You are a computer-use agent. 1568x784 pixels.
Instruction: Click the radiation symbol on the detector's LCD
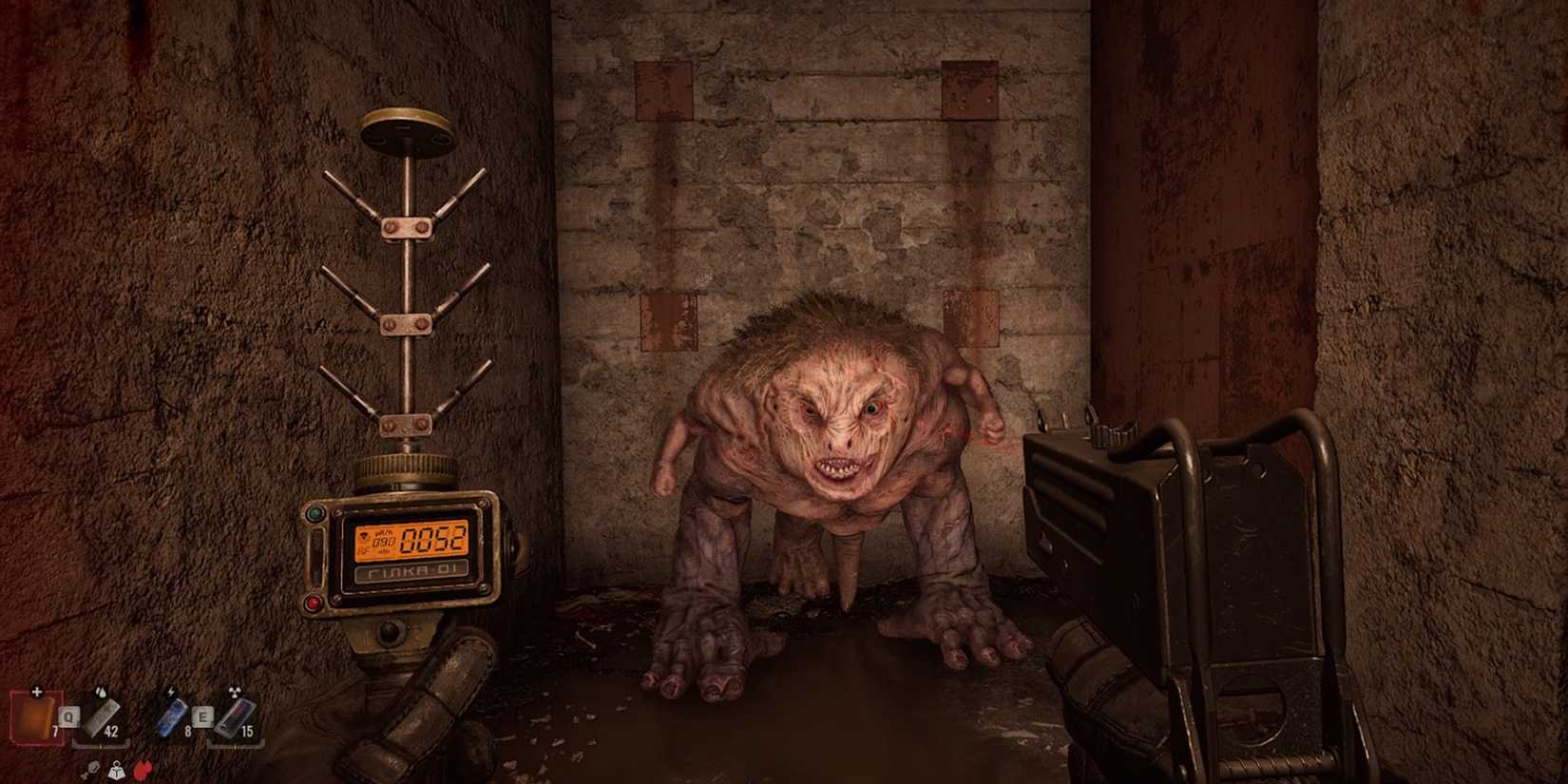(363, 536)
